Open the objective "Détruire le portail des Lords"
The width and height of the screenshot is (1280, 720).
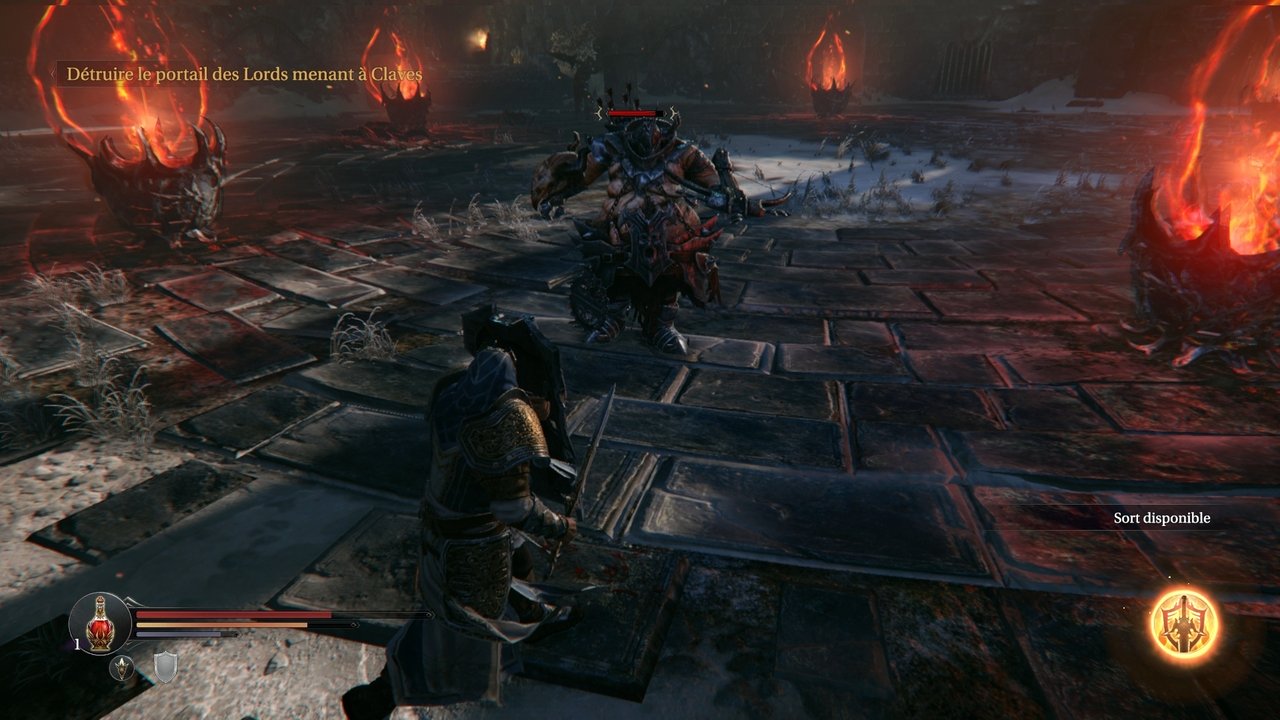pyautogui.click(x=243, y=74)
